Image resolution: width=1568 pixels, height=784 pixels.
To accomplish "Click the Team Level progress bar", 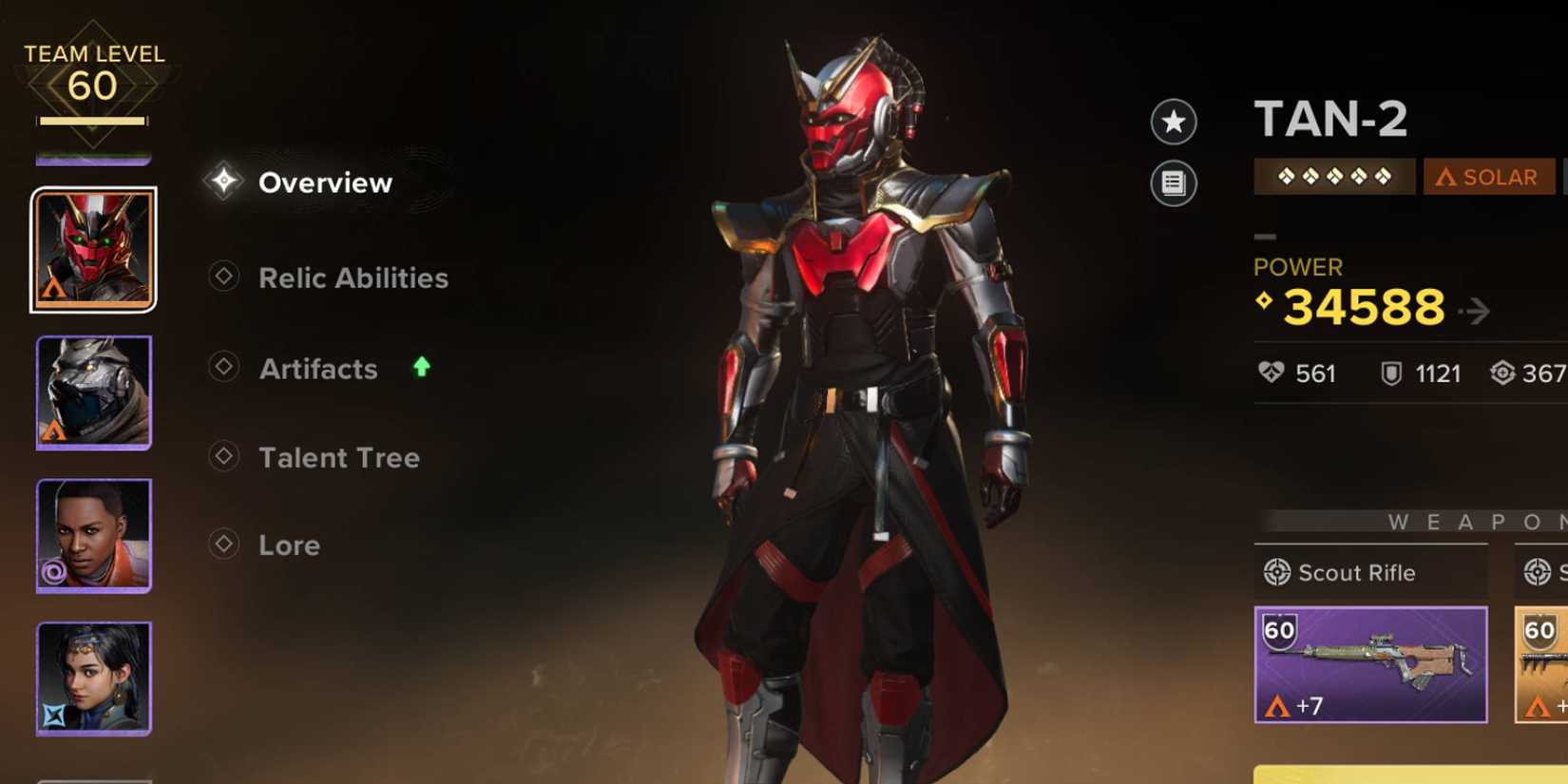I will (x=93, y=122).
